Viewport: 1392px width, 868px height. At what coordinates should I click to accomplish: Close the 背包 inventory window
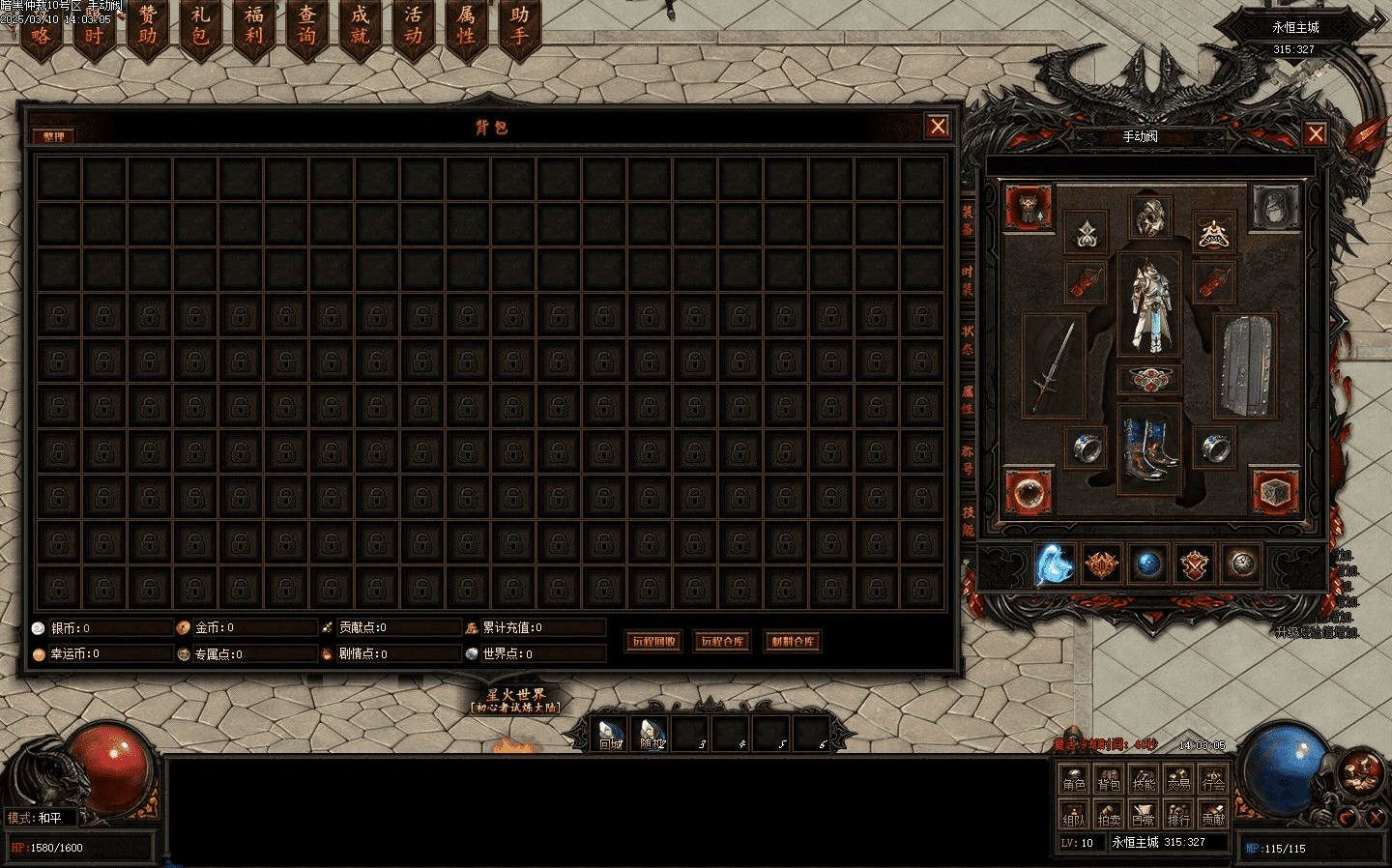coord(937,127)
